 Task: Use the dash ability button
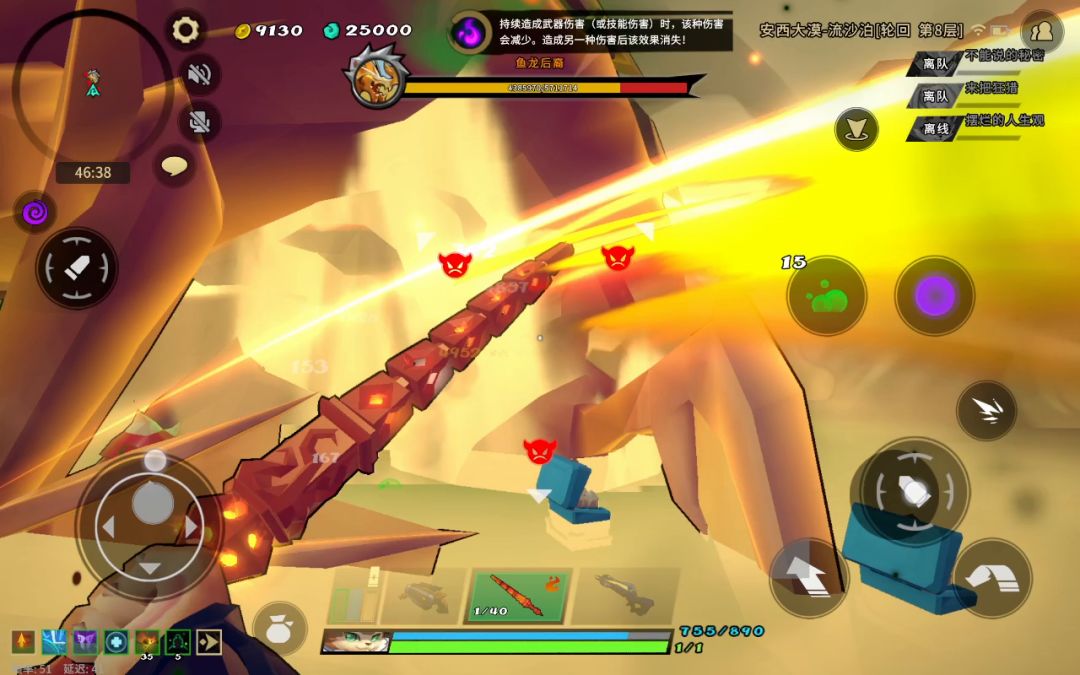[986, 411]
